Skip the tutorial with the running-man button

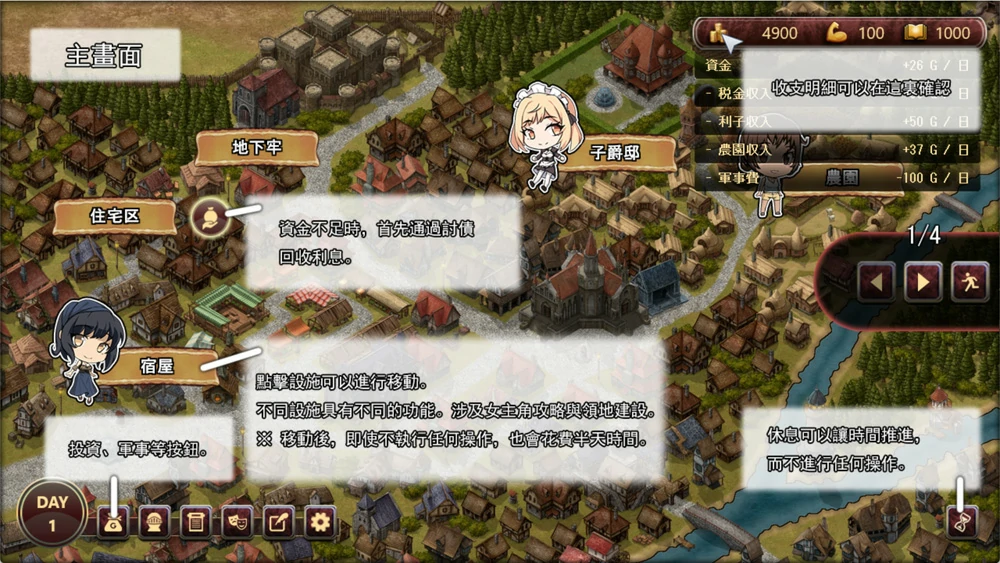(x=969, y=281)
